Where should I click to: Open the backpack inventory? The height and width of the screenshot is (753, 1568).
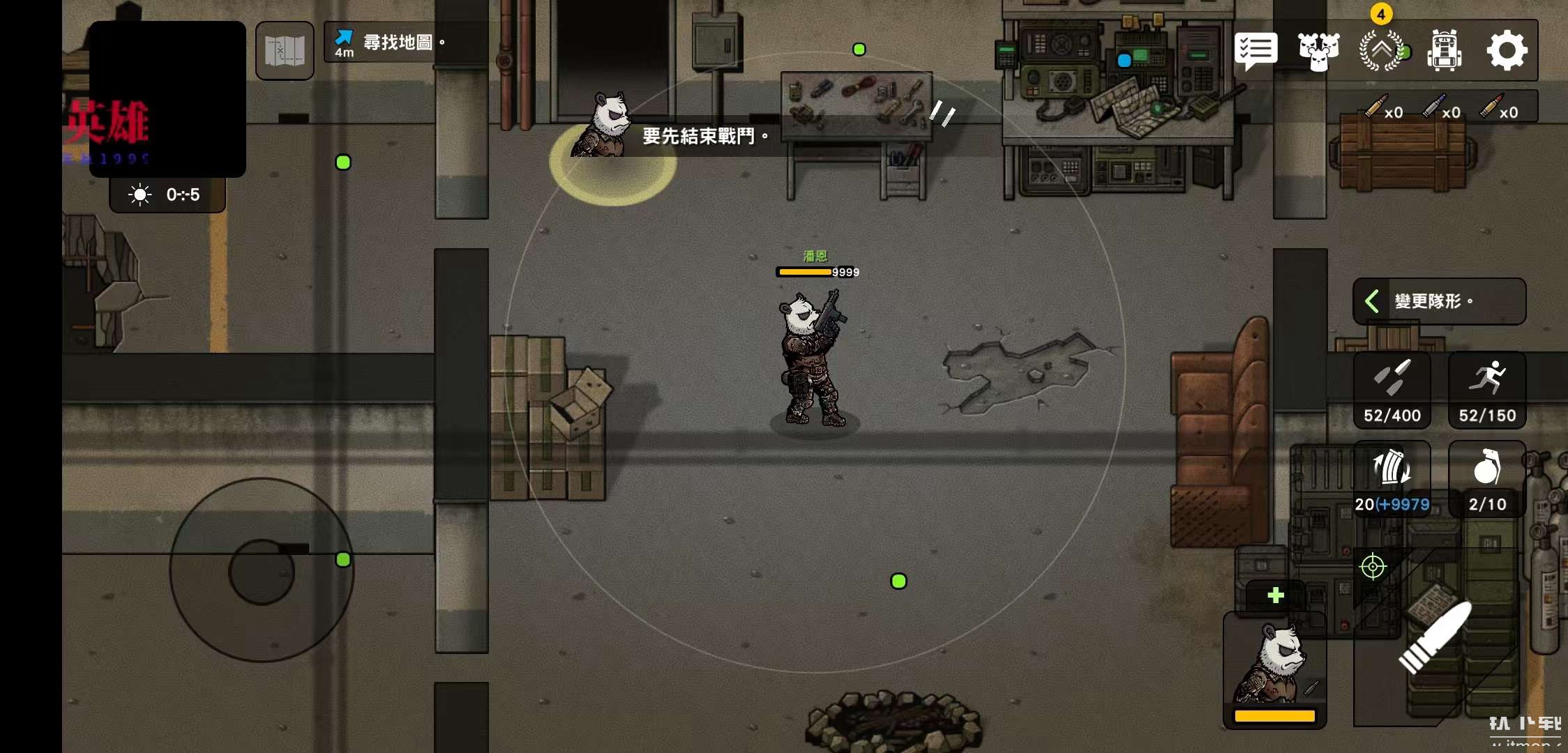point(1444,51)
